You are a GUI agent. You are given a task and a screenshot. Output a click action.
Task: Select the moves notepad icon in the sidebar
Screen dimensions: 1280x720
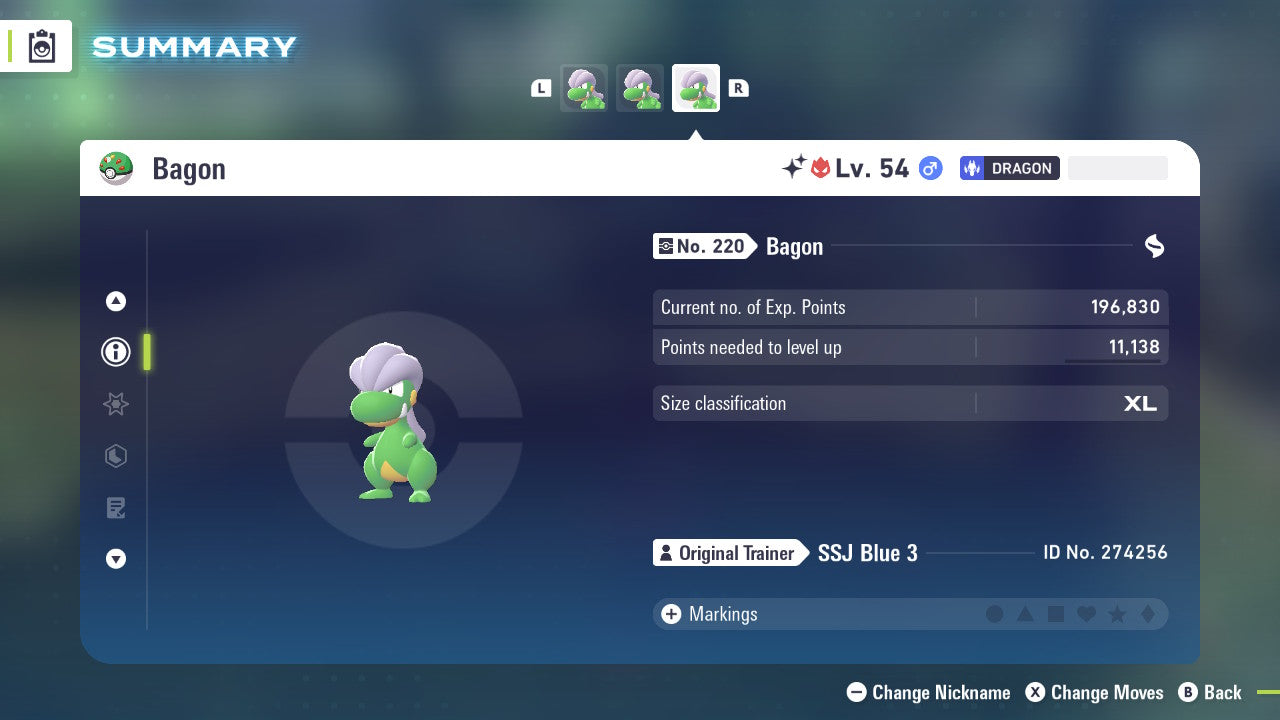point(115,507)
